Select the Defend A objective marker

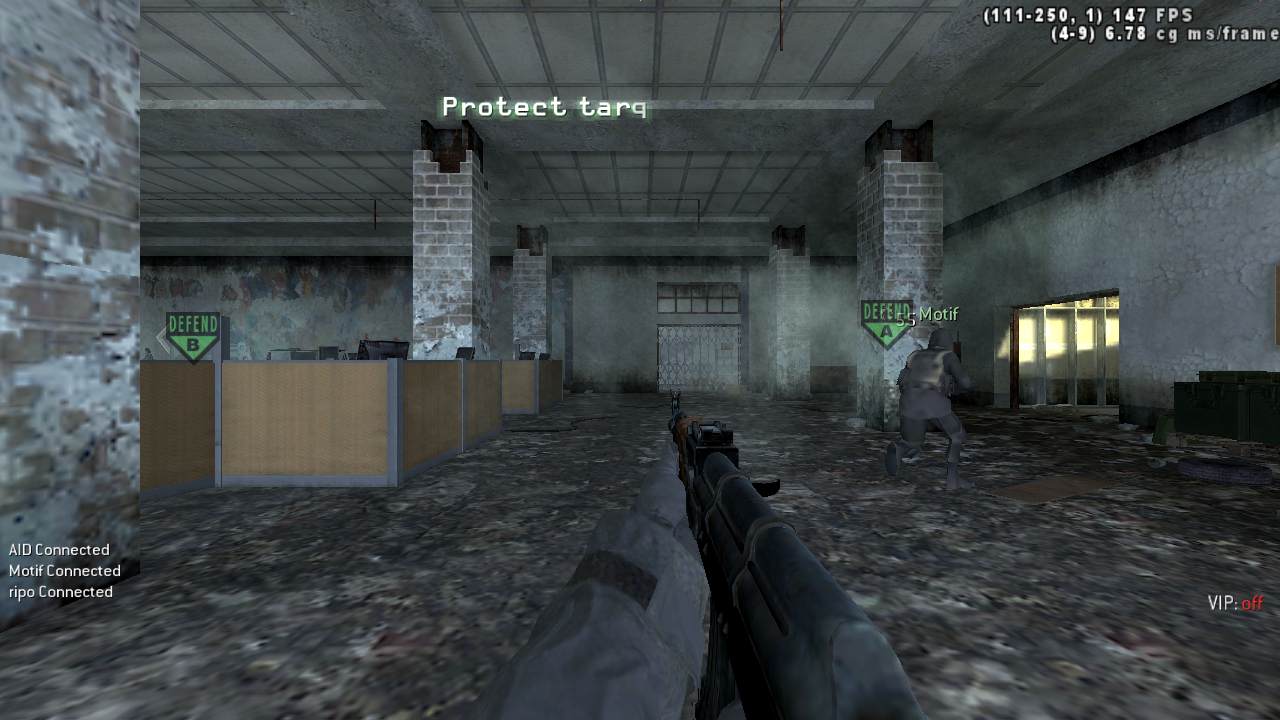click(x=884, y=322)
